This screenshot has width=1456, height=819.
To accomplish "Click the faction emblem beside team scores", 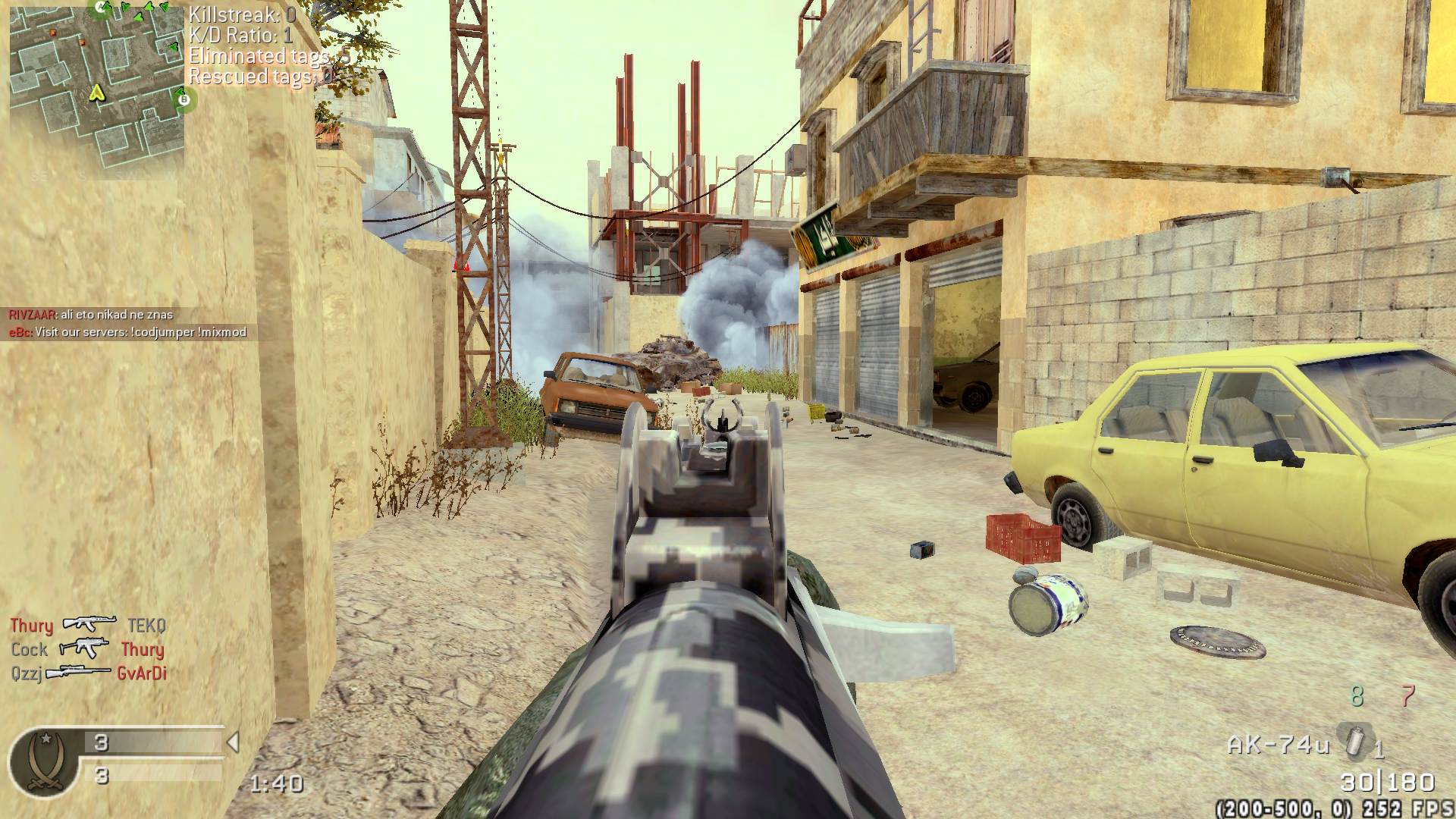I will 42,761.
